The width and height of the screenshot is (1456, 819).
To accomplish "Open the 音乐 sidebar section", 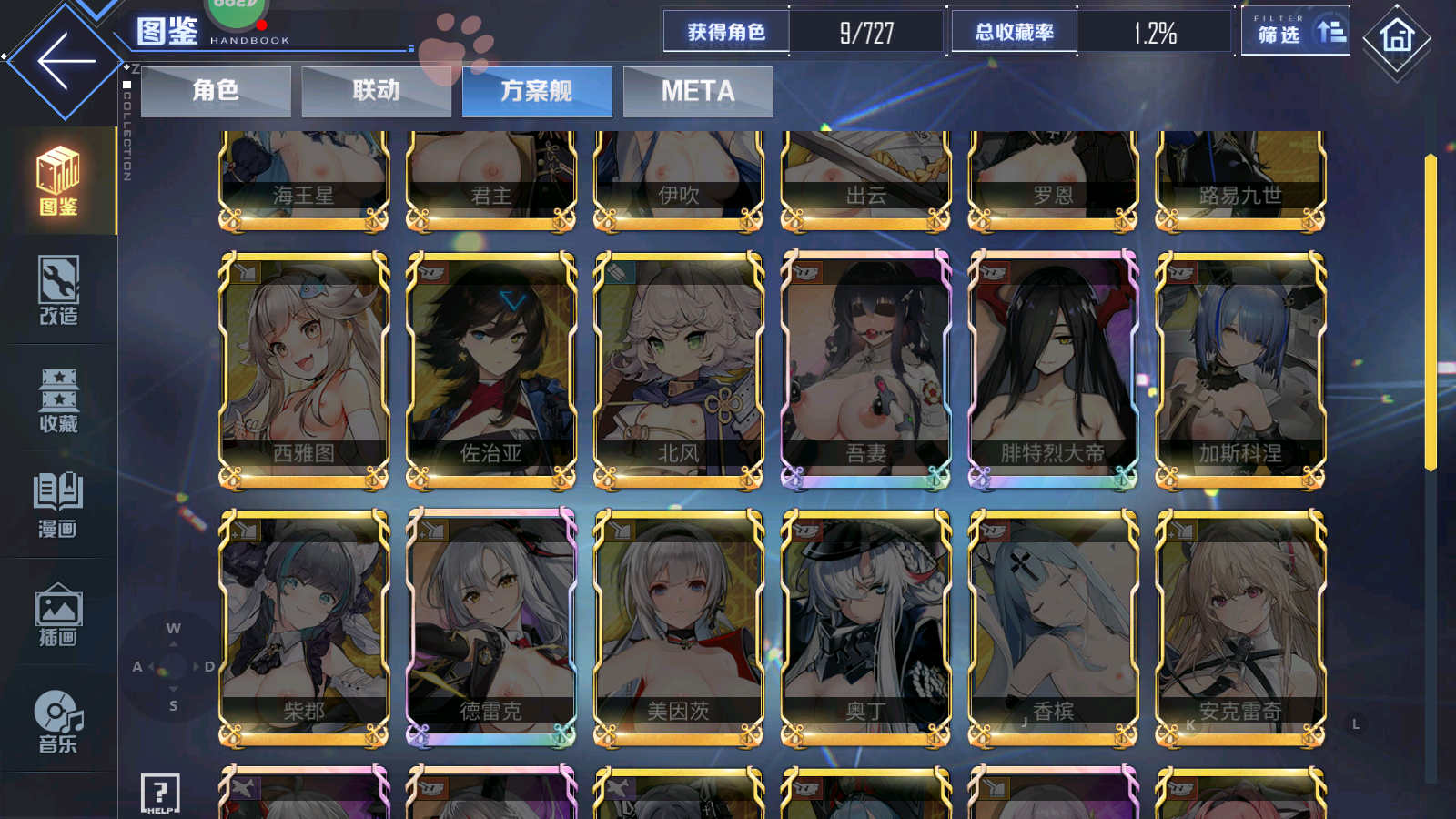I will point(58,722).
